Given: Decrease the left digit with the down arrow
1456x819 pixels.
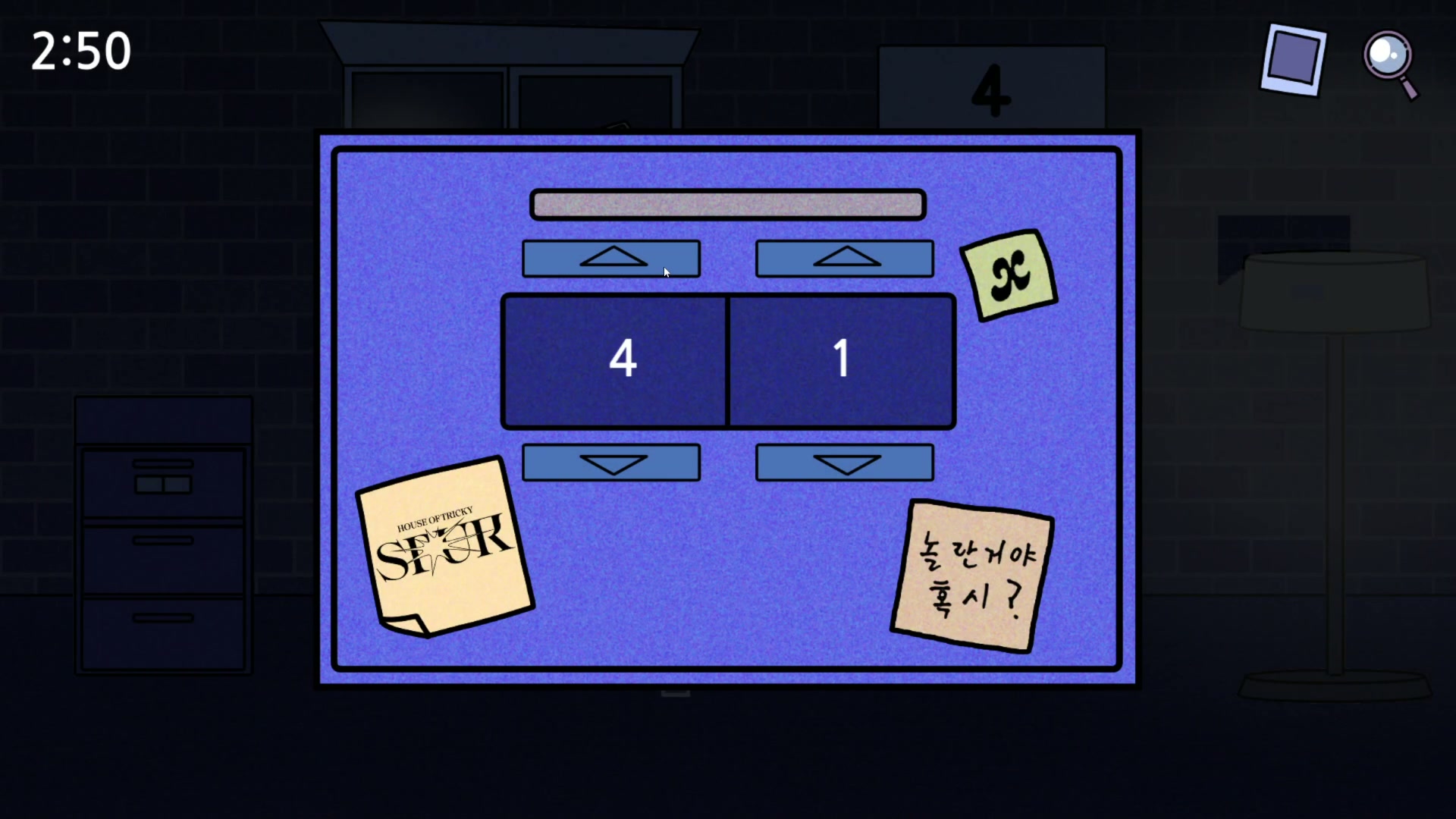Looking at the screenshot, I should tap(611, 463).
